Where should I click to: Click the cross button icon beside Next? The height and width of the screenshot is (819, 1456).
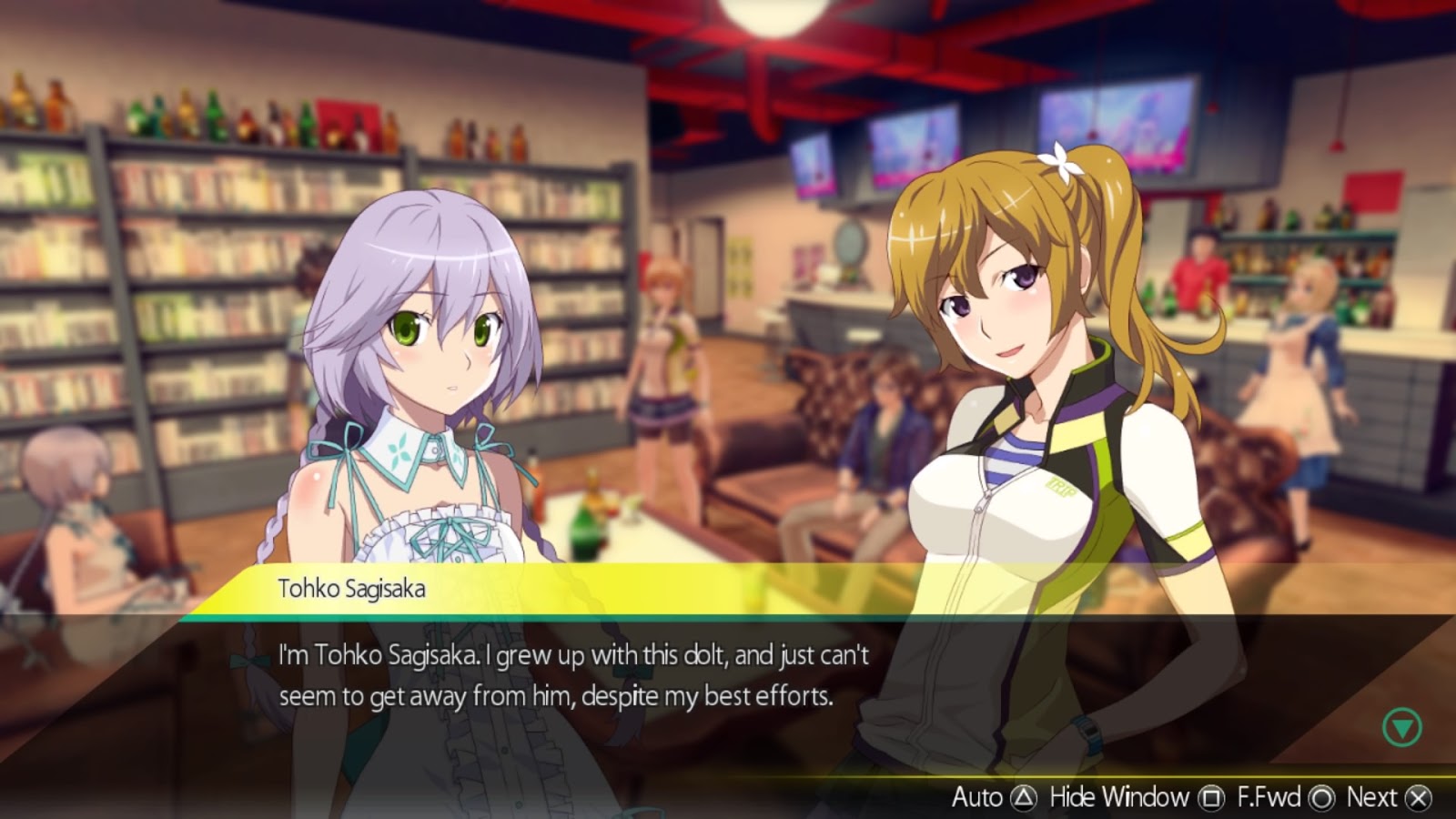pos(1416,798)
